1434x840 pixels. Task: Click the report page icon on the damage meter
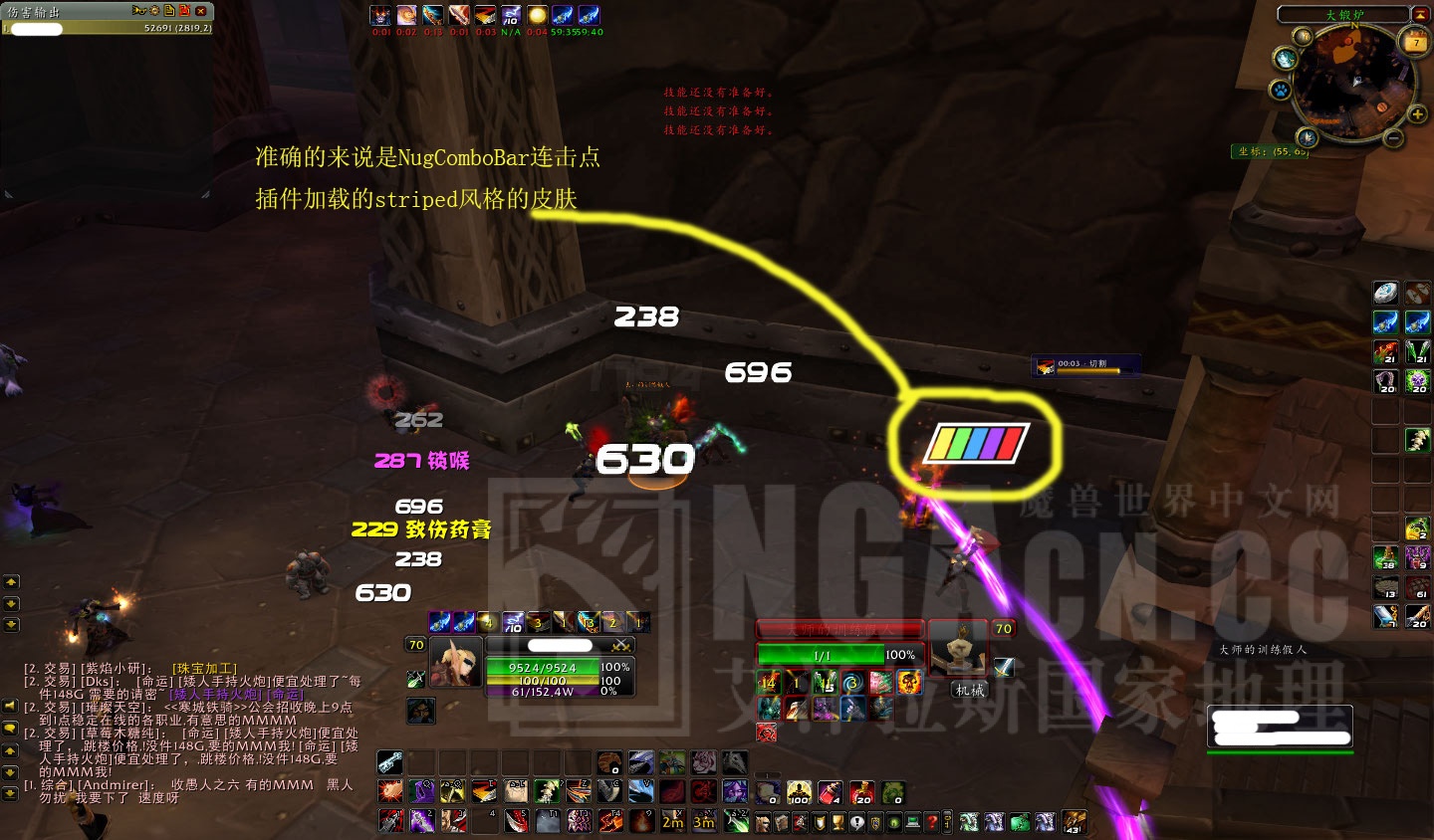click(168, 11)
